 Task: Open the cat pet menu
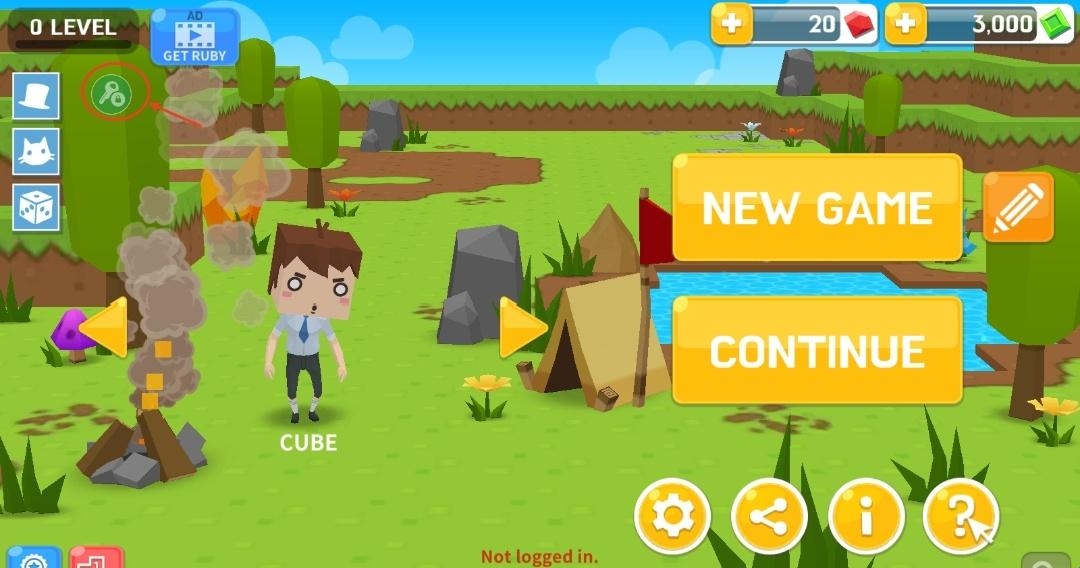(x=36, y=152)
